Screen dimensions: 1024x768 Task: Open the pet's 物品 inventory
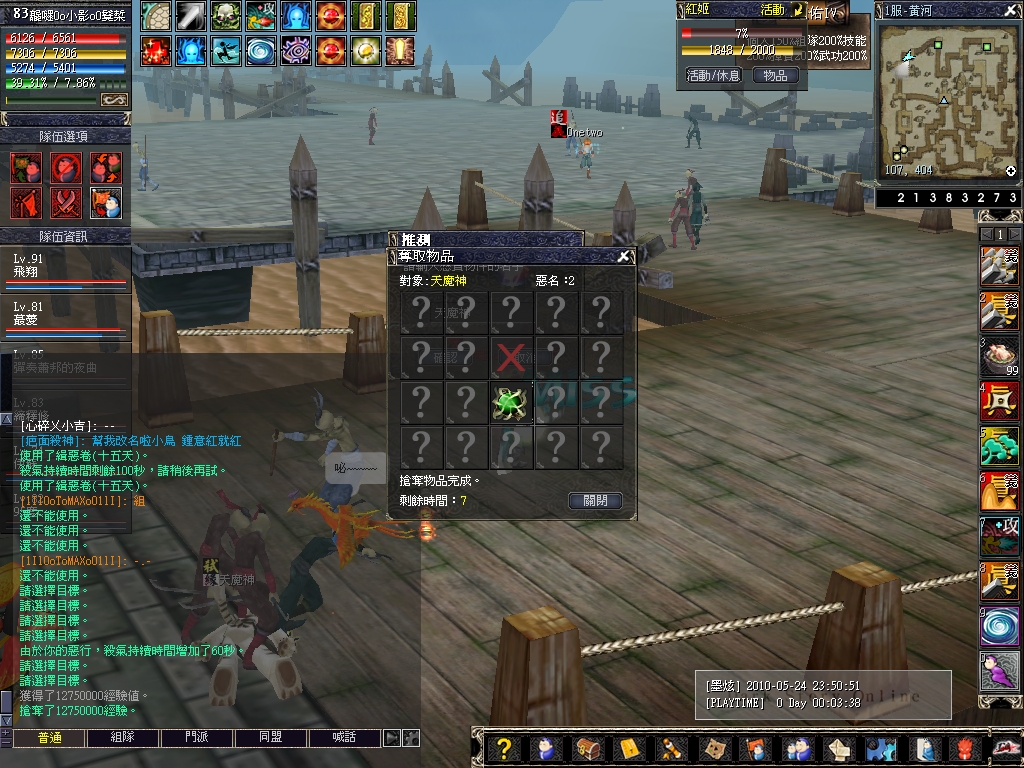click(775, 75)
